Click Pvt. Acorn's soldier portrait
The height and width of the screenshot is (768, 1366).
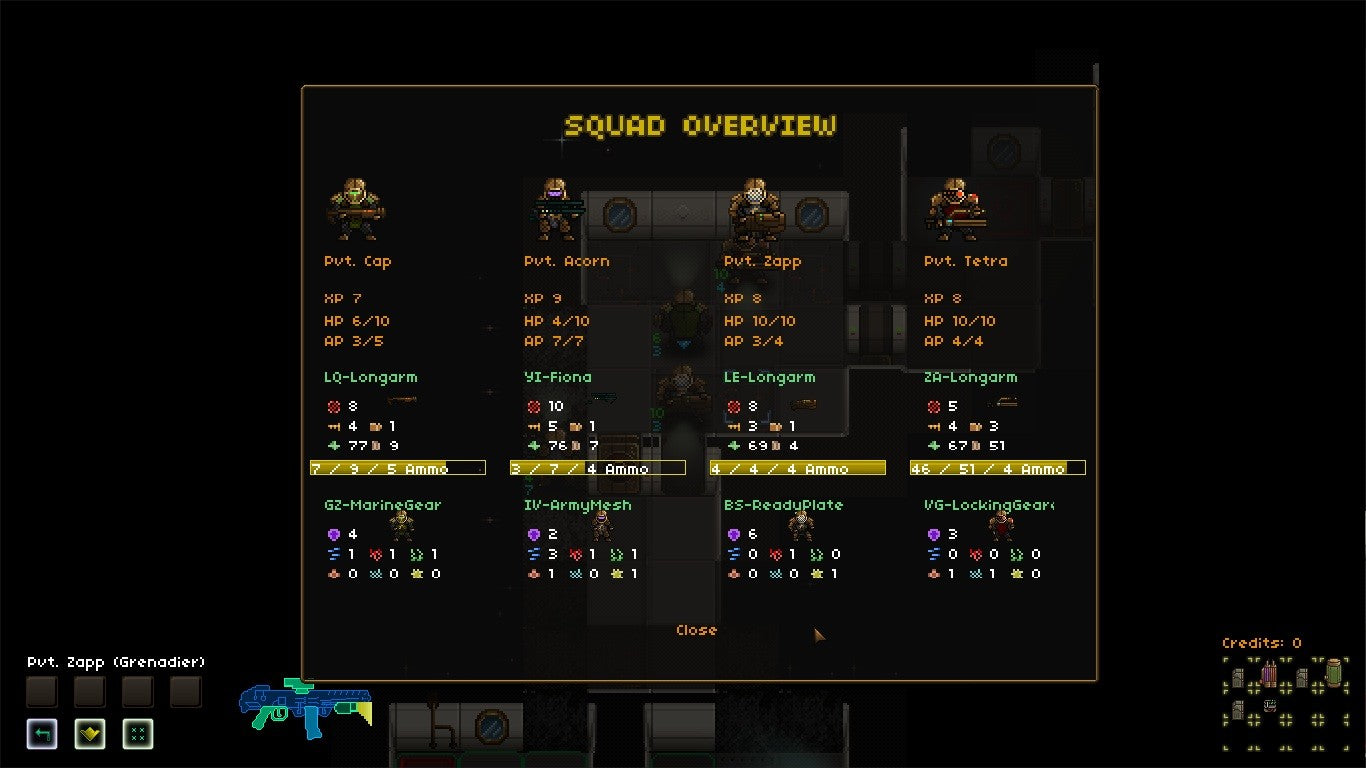point(556,207)
